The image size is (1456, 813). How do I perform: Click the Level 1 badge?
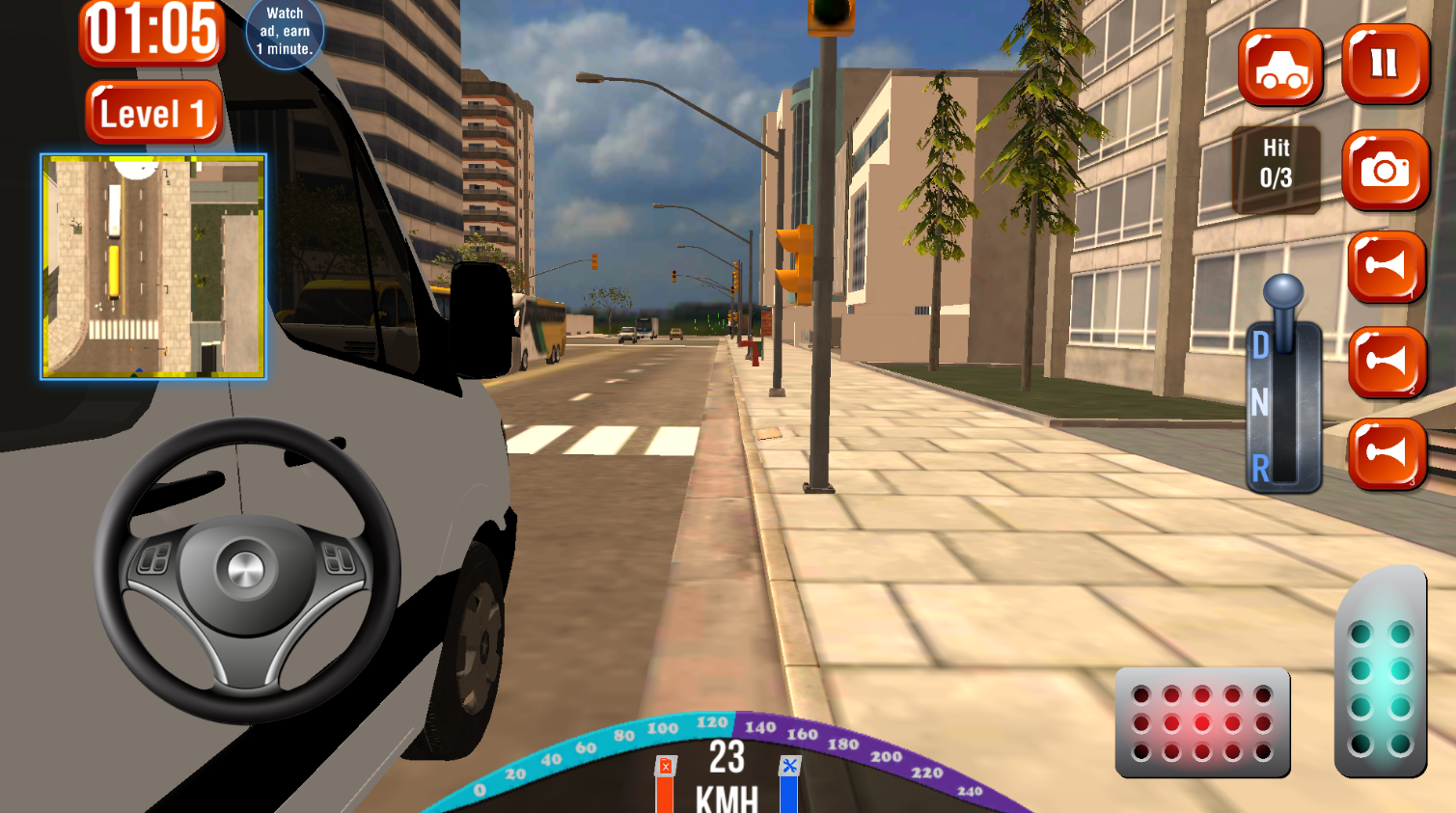[x=153, y=112]
